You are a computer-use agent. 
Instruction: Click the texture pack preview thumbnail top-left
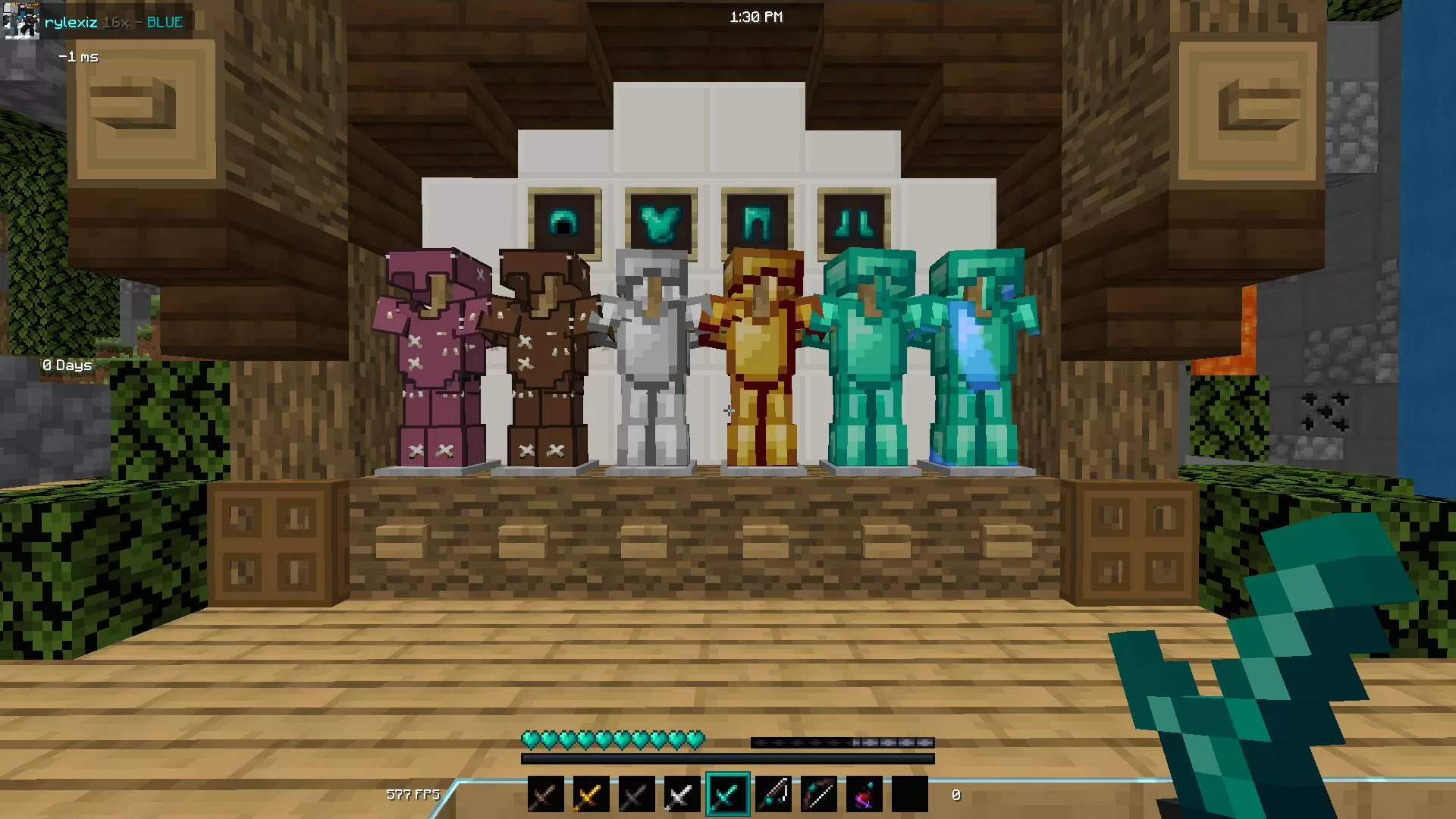tap(23, 21)
